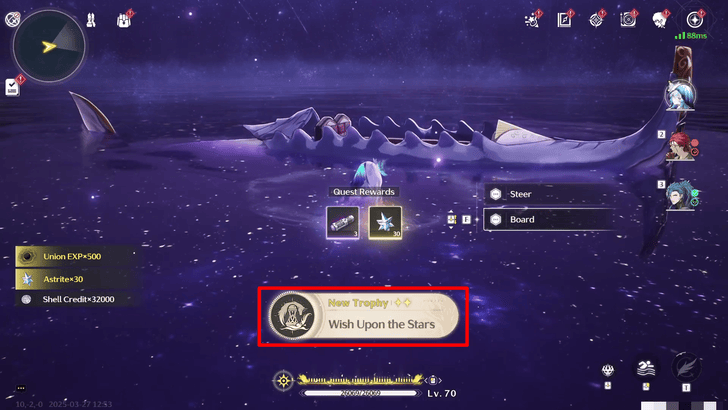Switch to the red-haired party character
This screenshot has height=410, width=728.
(x=681, y=146)
